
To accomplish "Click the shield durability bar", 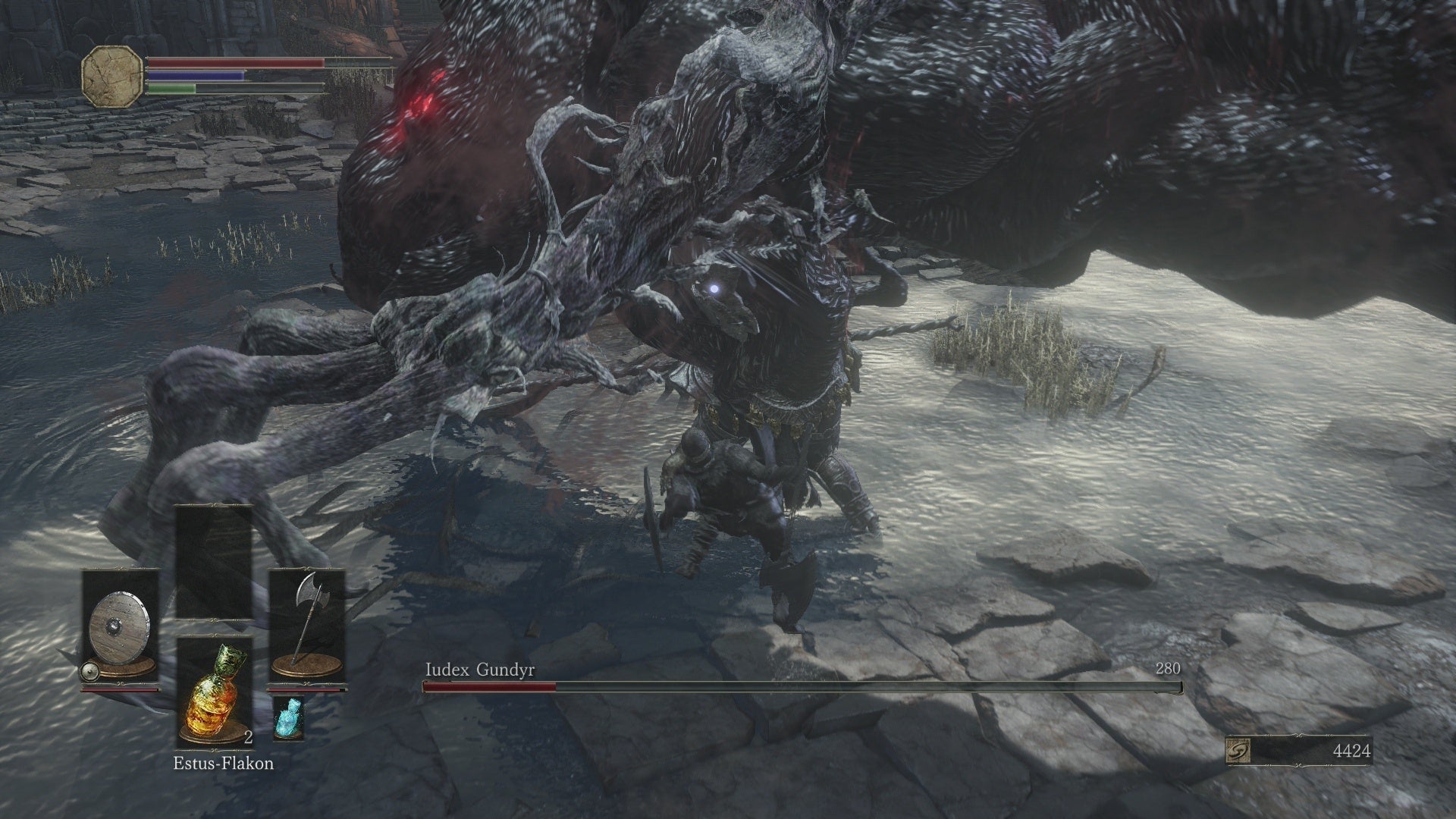I will [121, 690].
